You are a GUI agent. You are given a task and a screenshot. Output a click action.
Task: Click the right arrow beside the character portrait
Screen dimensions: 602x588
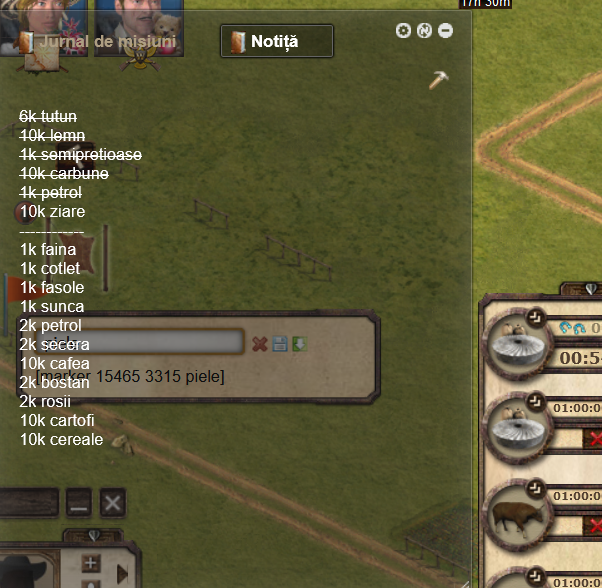pos(123,573)
